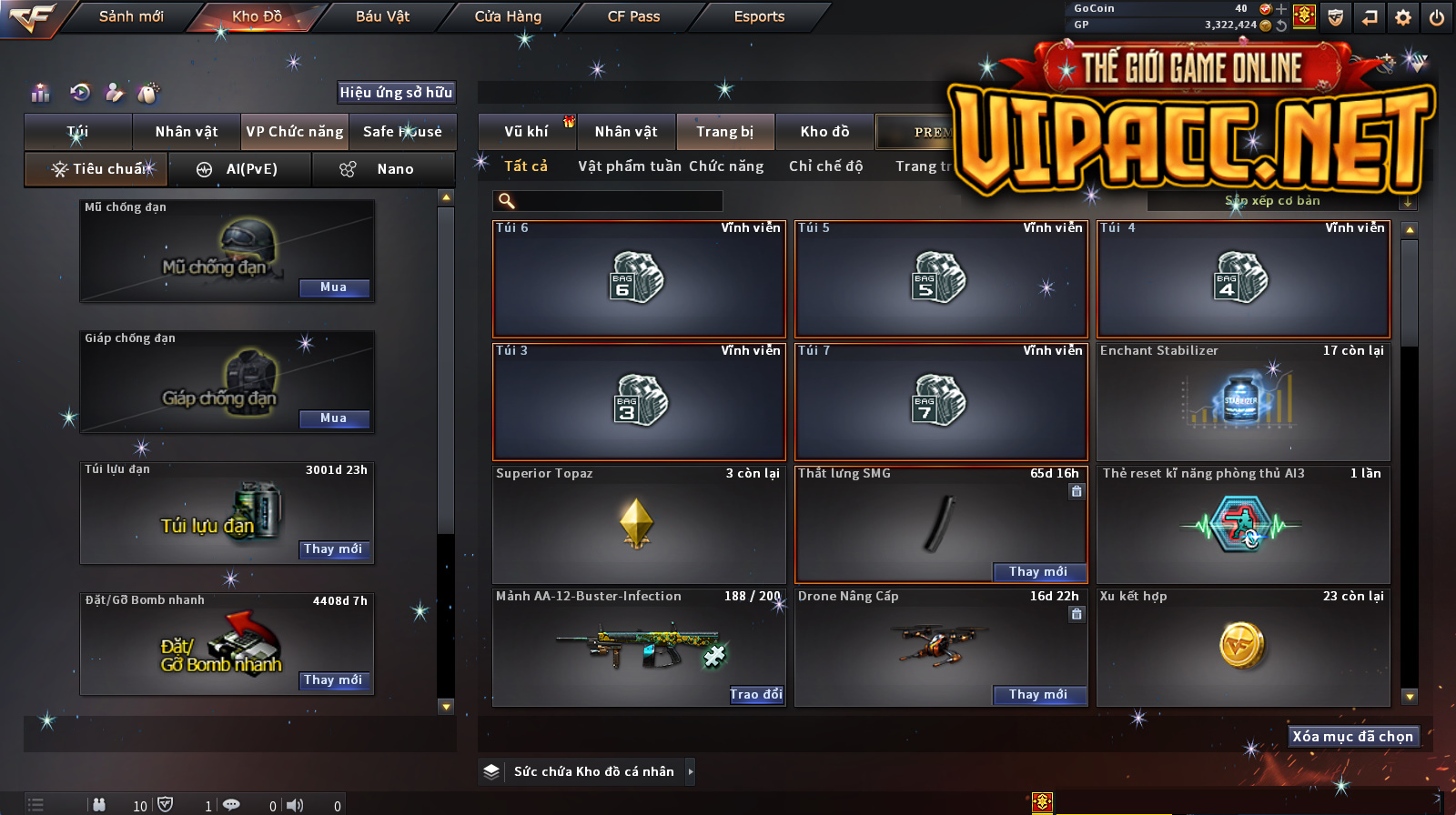
Task: Open the Sảnh mới lobby tab
Action: (x=131, y=16)
